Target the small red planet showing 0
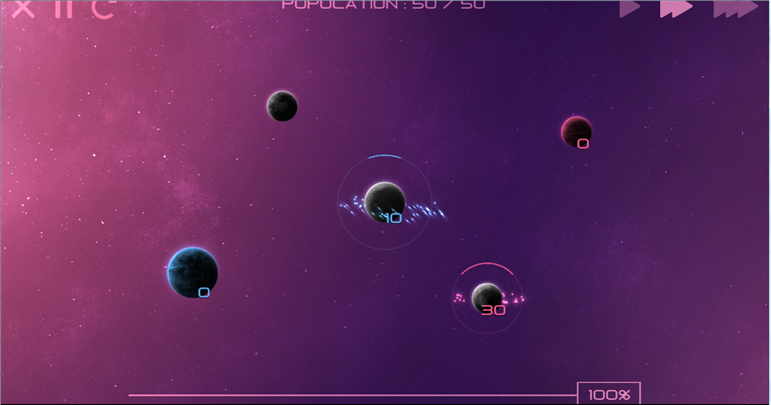 [x=576, y=131]
